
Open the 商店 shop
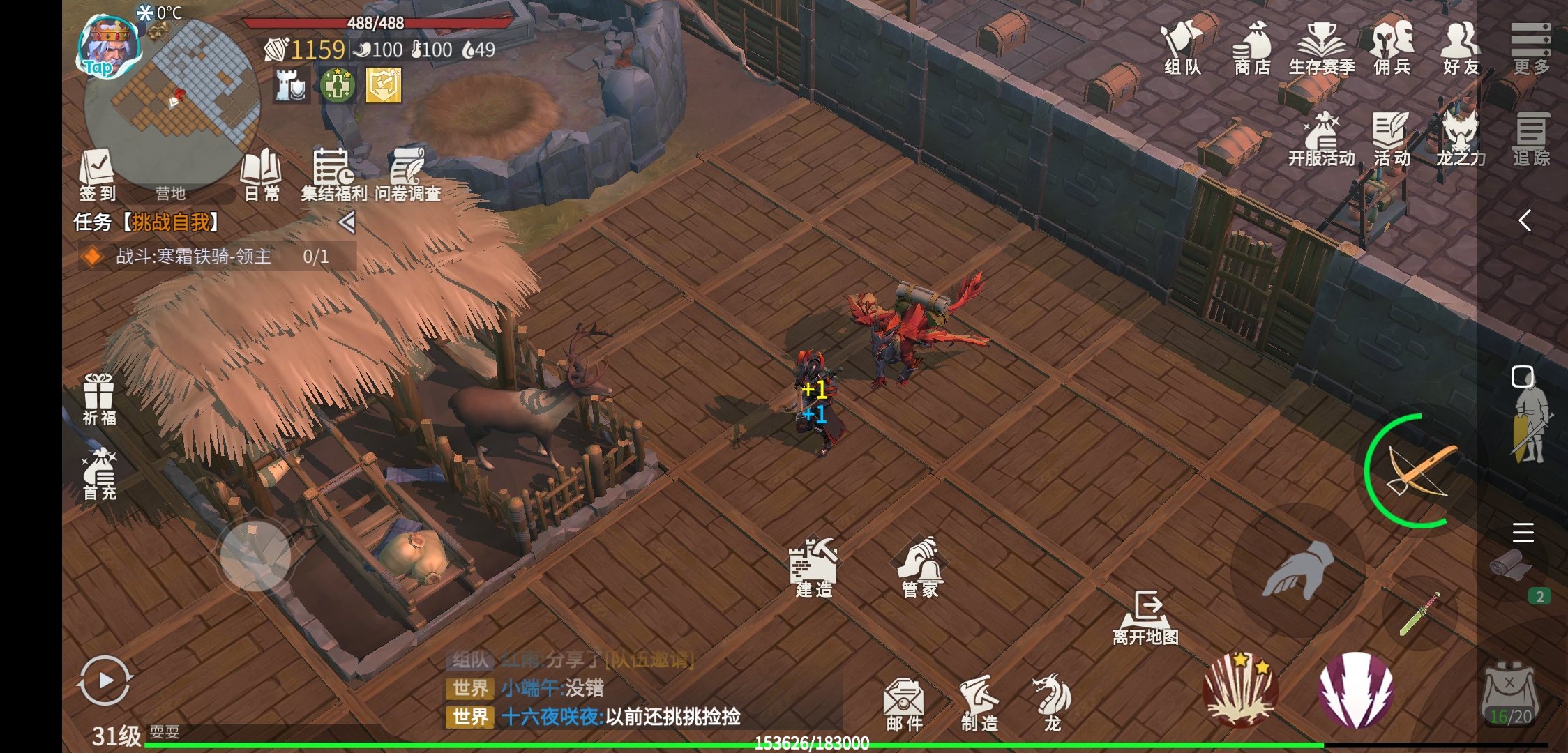coord(1252,47)
